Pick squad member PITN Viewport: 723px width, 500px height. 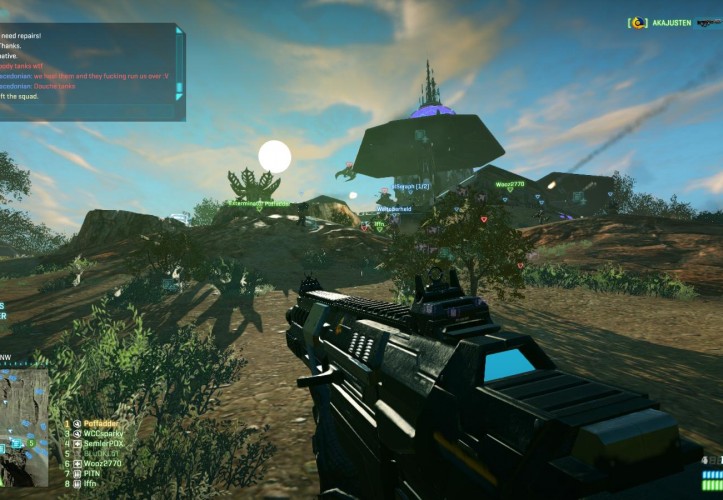pos(93,474)
